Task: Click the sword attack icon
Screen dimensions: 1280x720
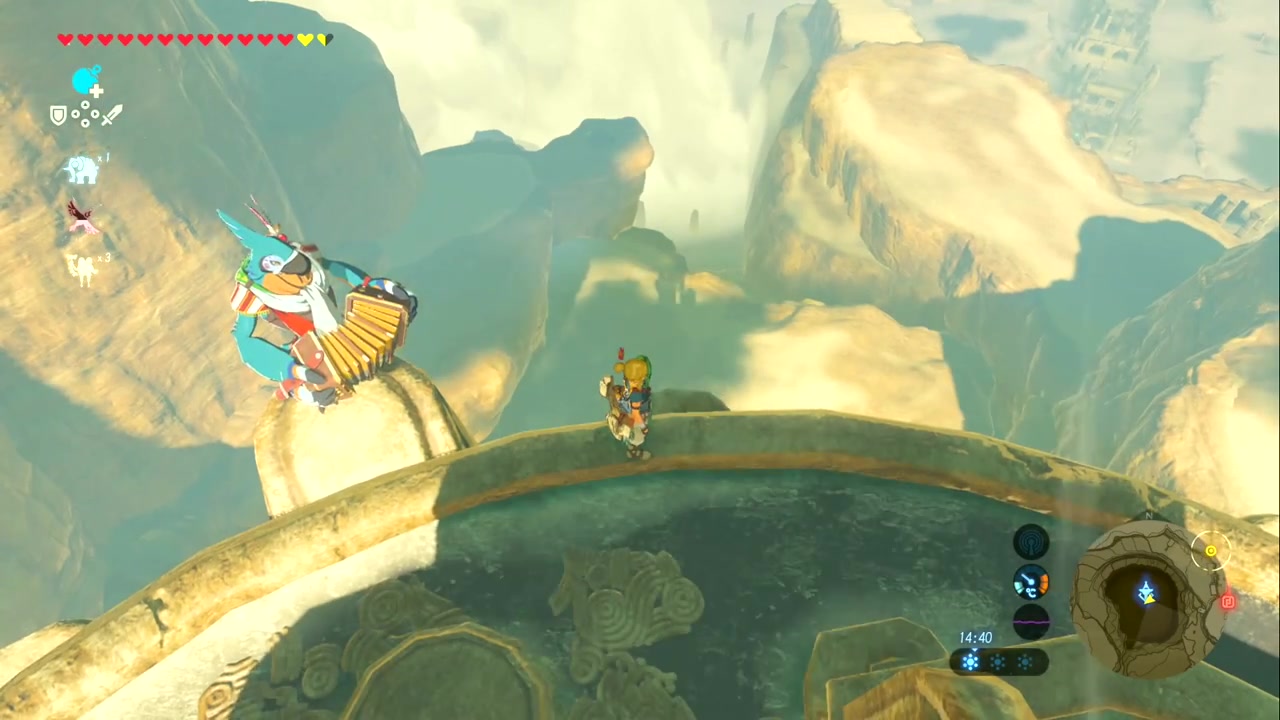Action: click(112, 115)
